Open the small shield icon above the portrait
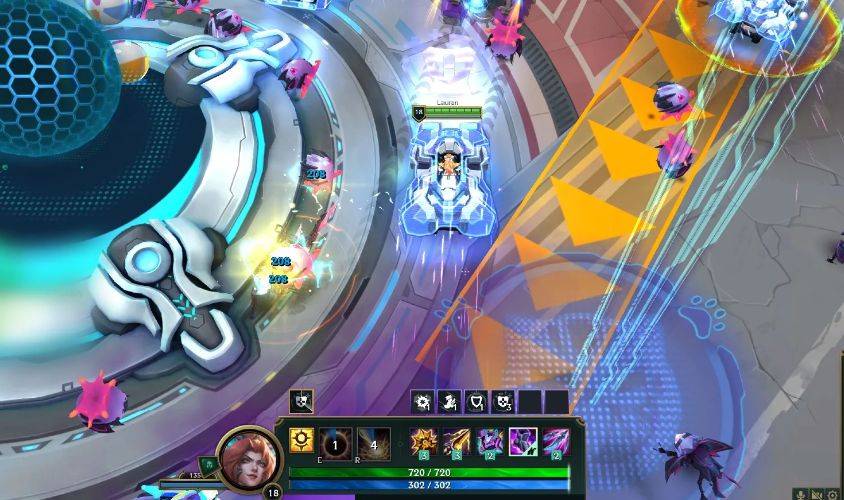The image size is (844, 500). [x=301, y=402]
